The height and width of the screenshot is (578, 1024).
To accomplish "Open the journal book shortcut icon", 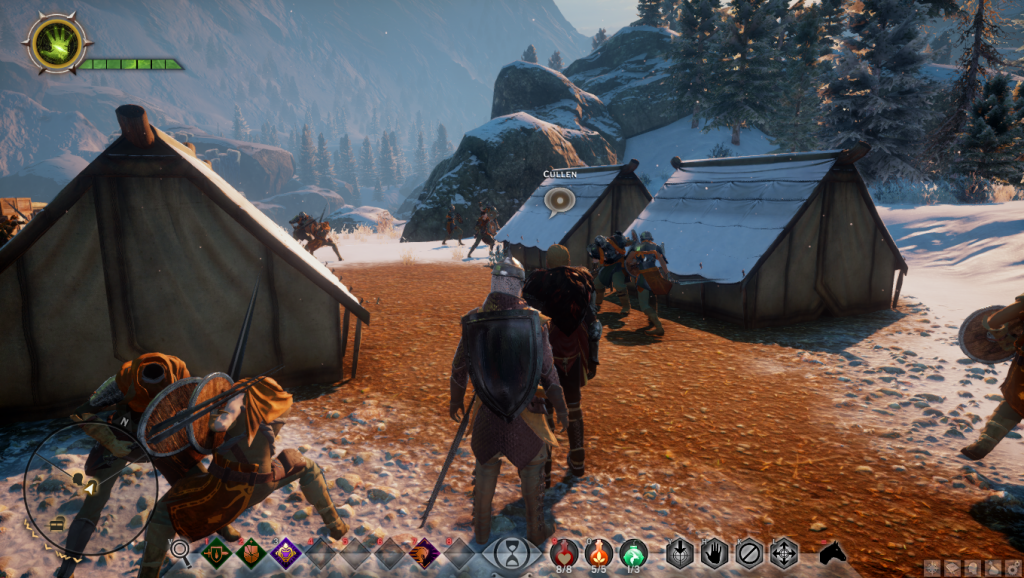I will pyautogui.click(x=950, y=568).
